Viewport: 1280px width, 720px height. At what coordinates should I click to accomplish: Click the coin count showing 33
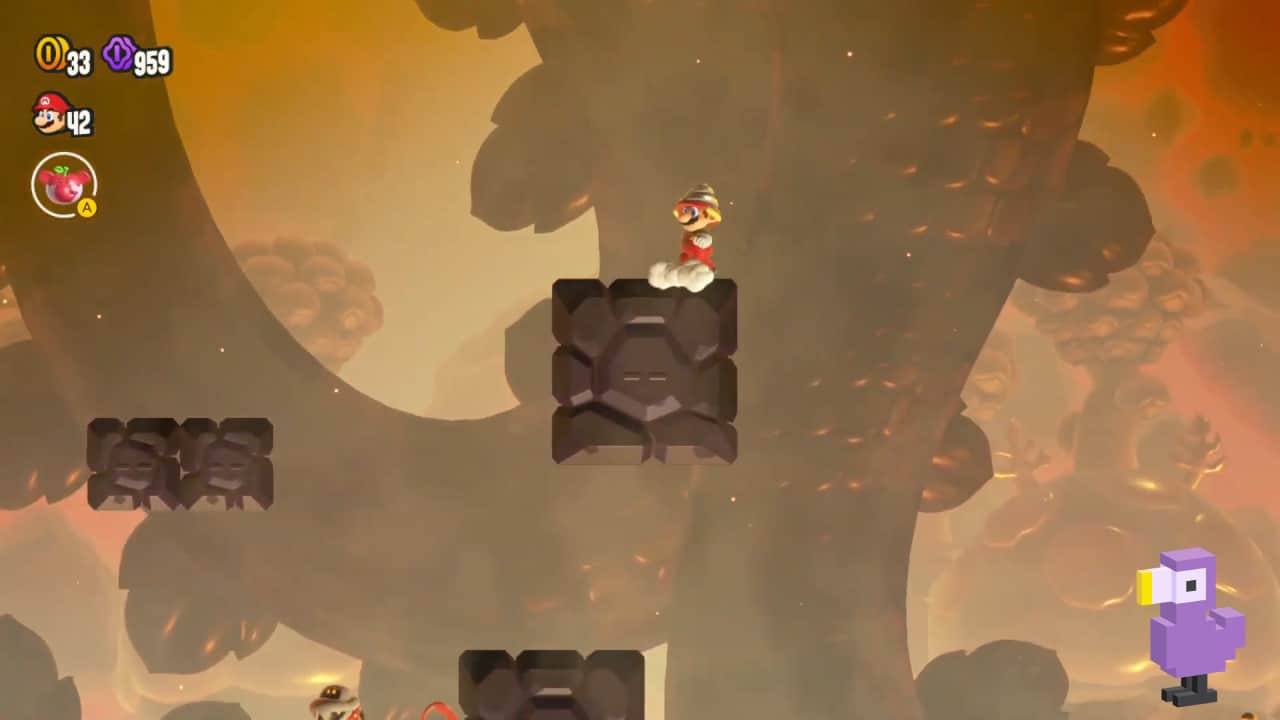pos(76,60)
